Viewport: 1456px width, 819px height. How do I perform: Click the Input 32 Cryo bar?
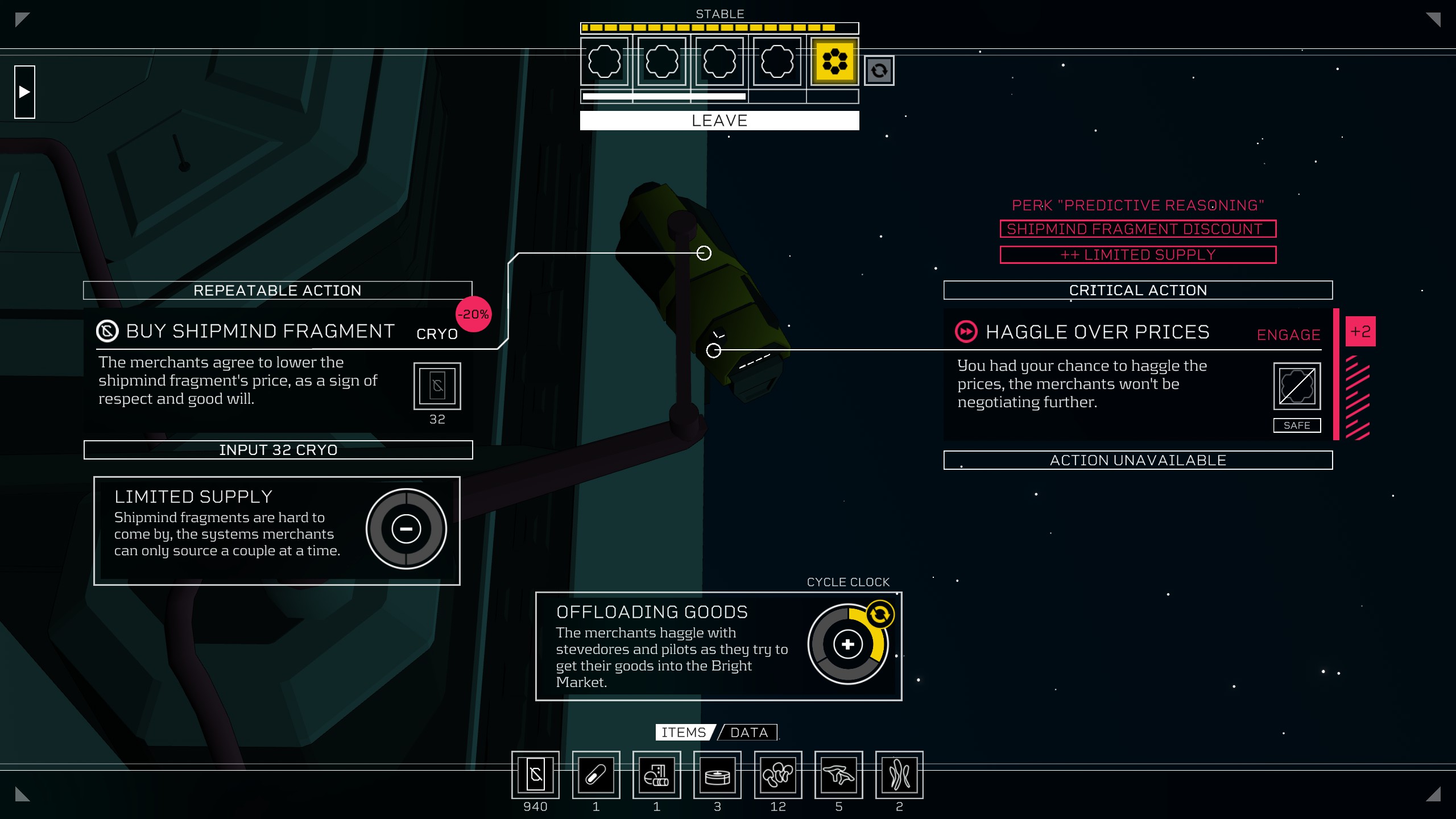pyautogui.click(x=278, y=450)
